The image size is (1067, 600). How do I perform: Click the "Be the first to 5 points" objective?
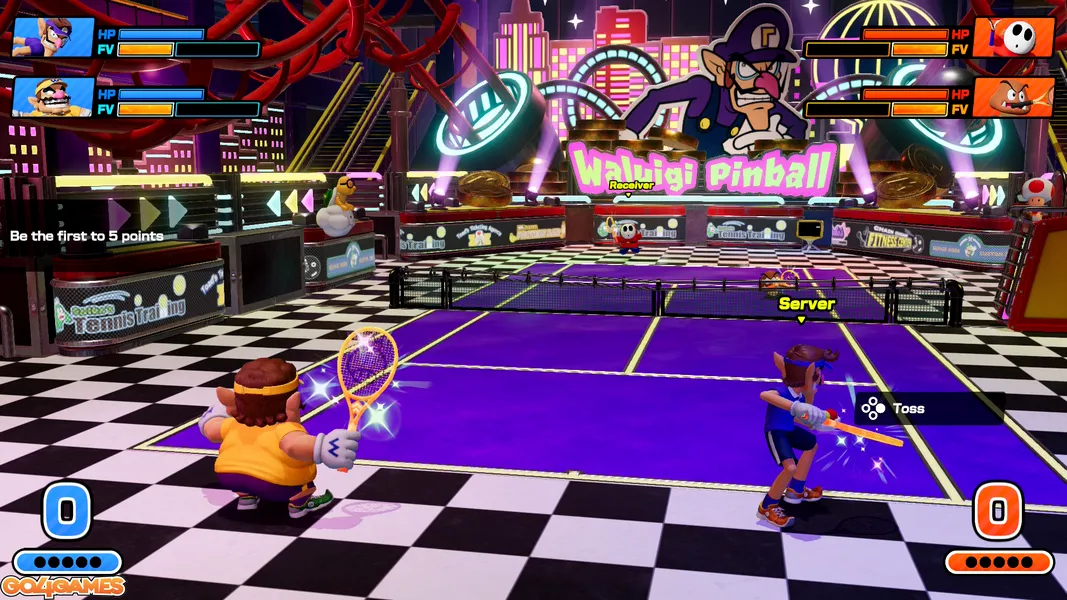[x=87, y=236]
